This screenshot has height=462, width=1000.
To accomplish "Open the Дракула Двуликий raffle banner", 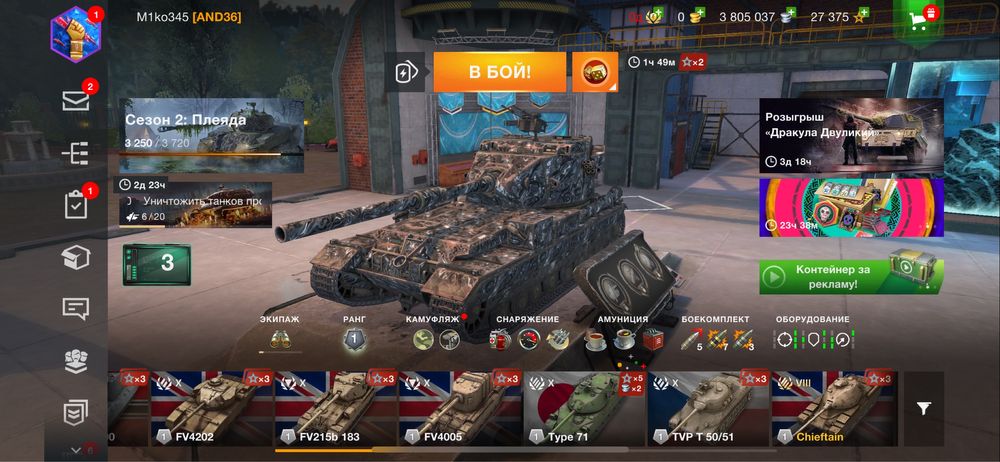I will click(850, 135).
